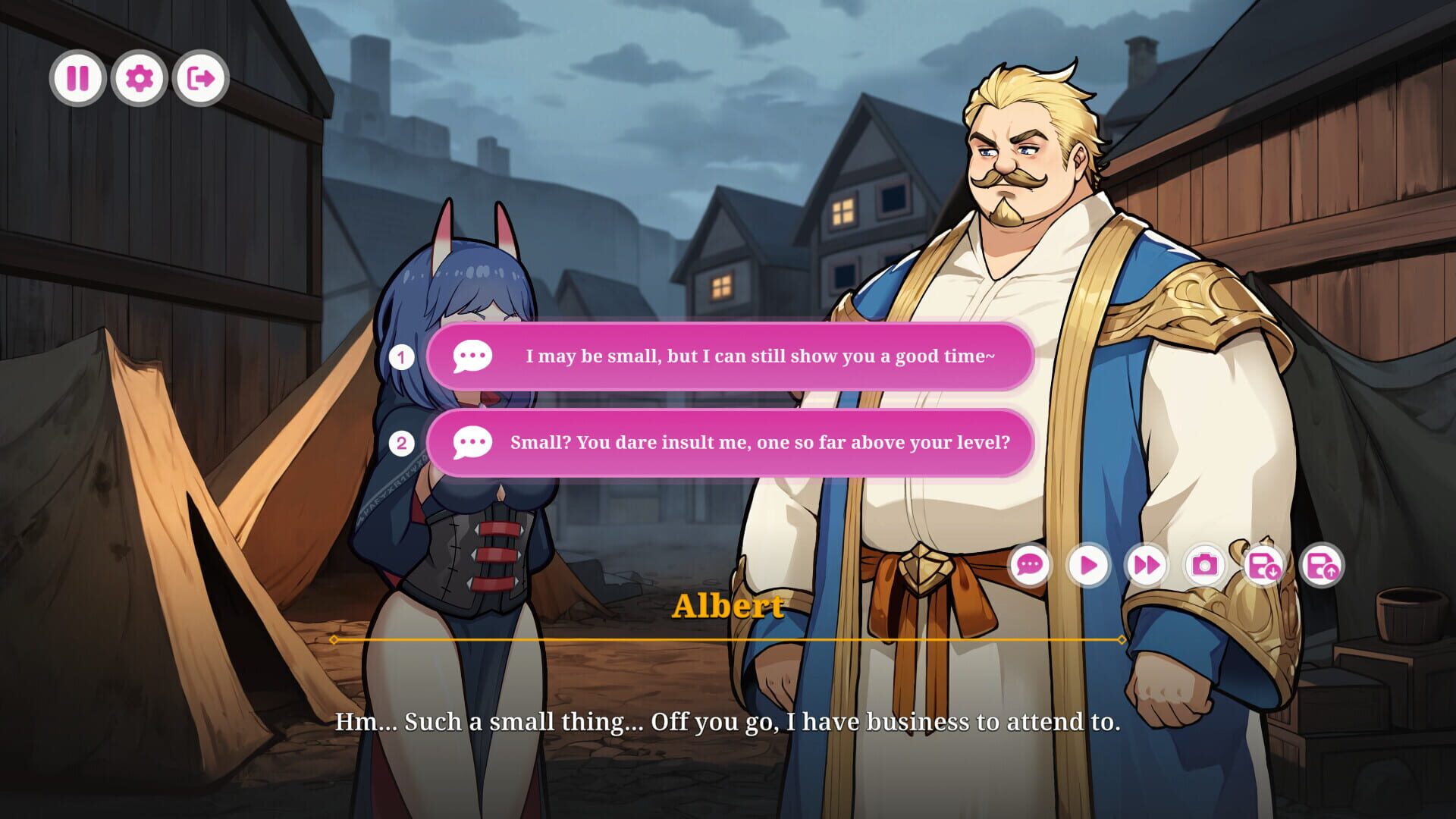
Task: Click the number 2 choice badge
Action: pyautogui.click(x=401, y=444)
